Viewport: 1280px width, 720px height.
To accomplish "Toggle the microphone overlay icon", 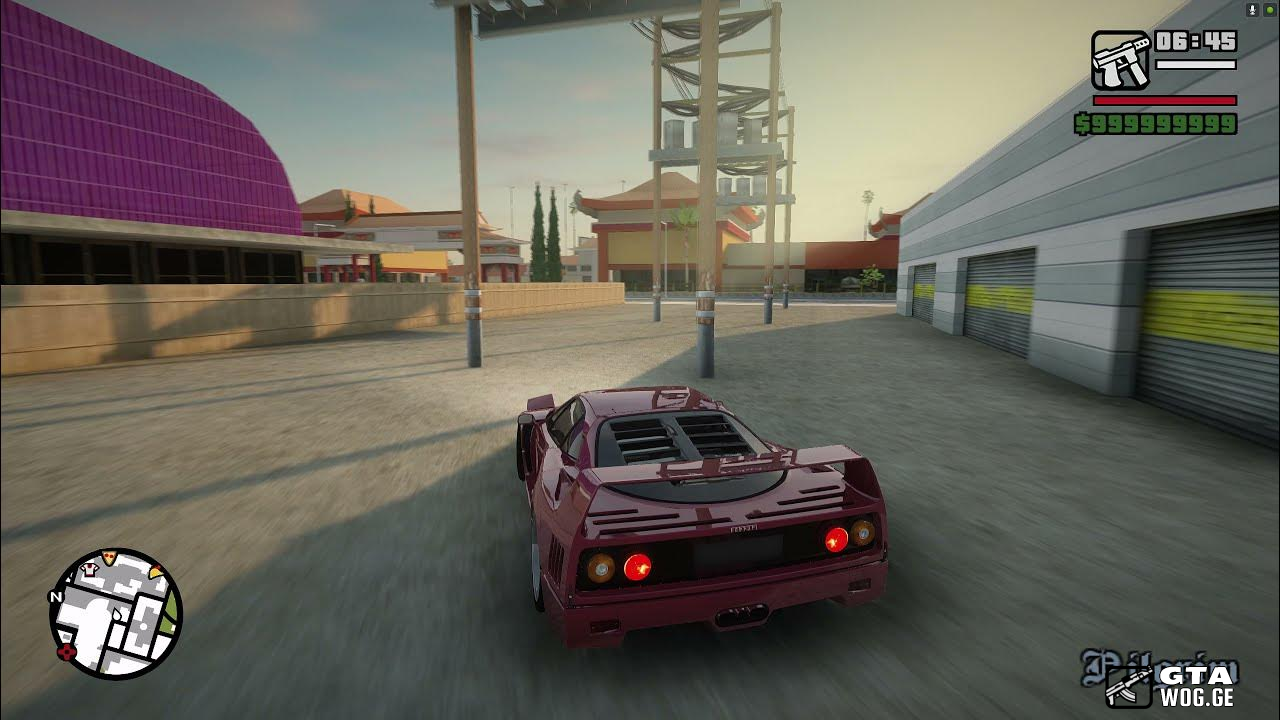I will [x=1252, y=9].
